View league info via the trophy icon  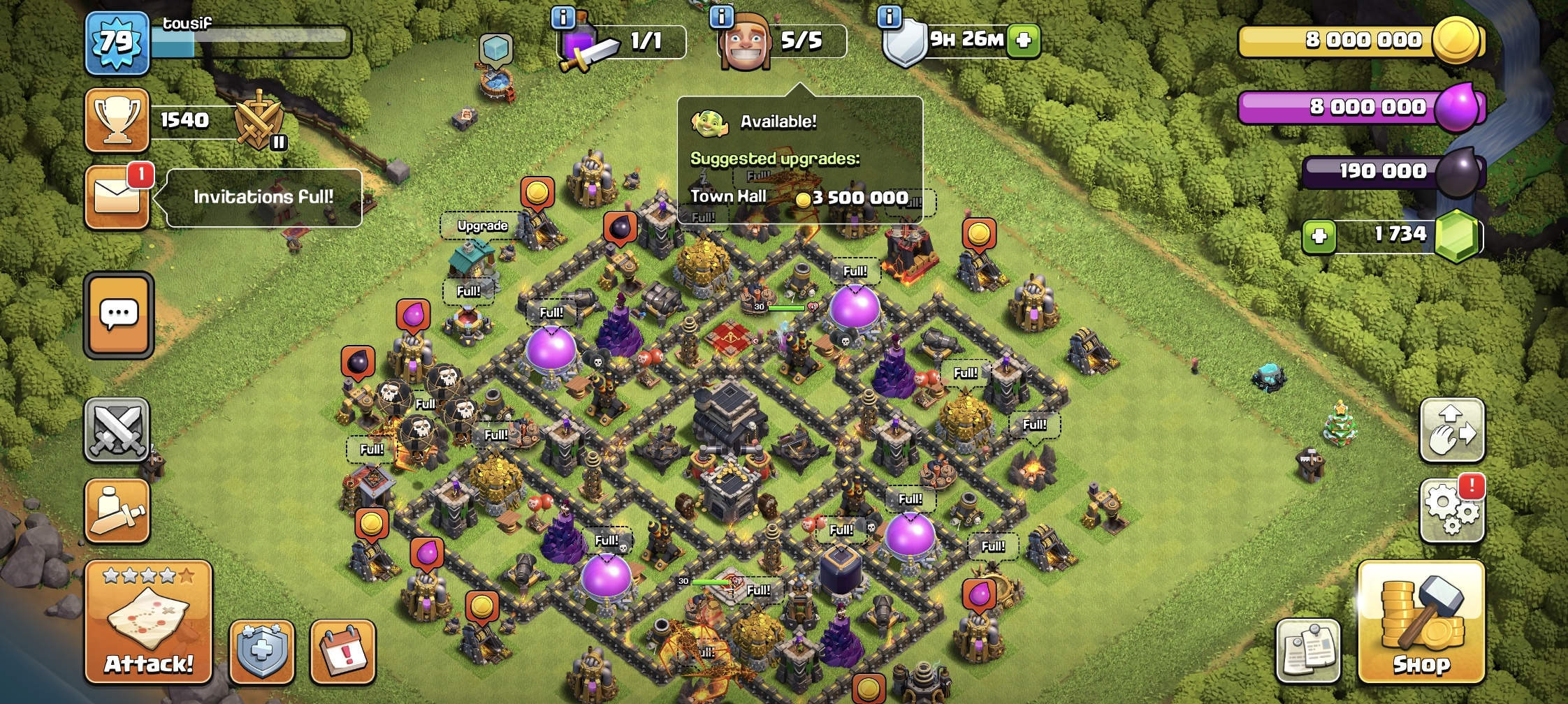click(117, 119)
